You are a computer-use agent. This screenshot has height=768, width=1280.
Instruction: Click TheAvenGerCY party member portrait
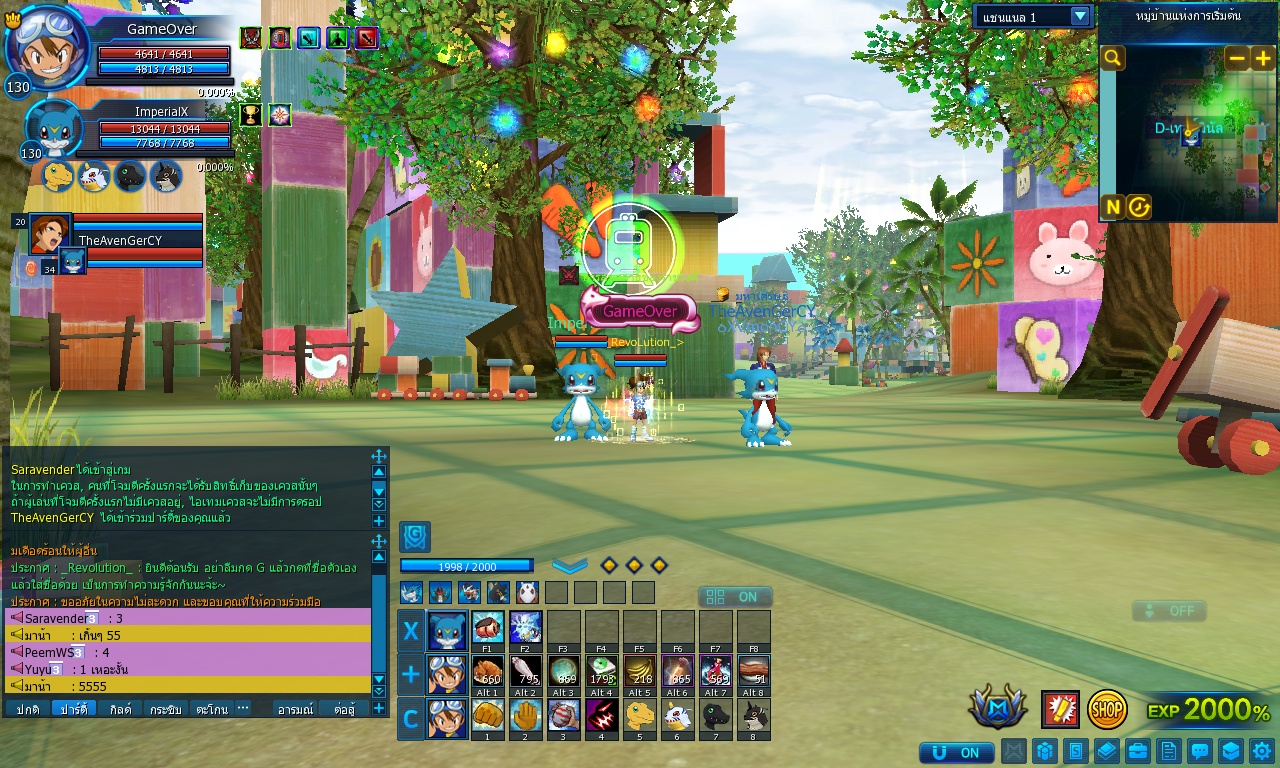[50, 233]
